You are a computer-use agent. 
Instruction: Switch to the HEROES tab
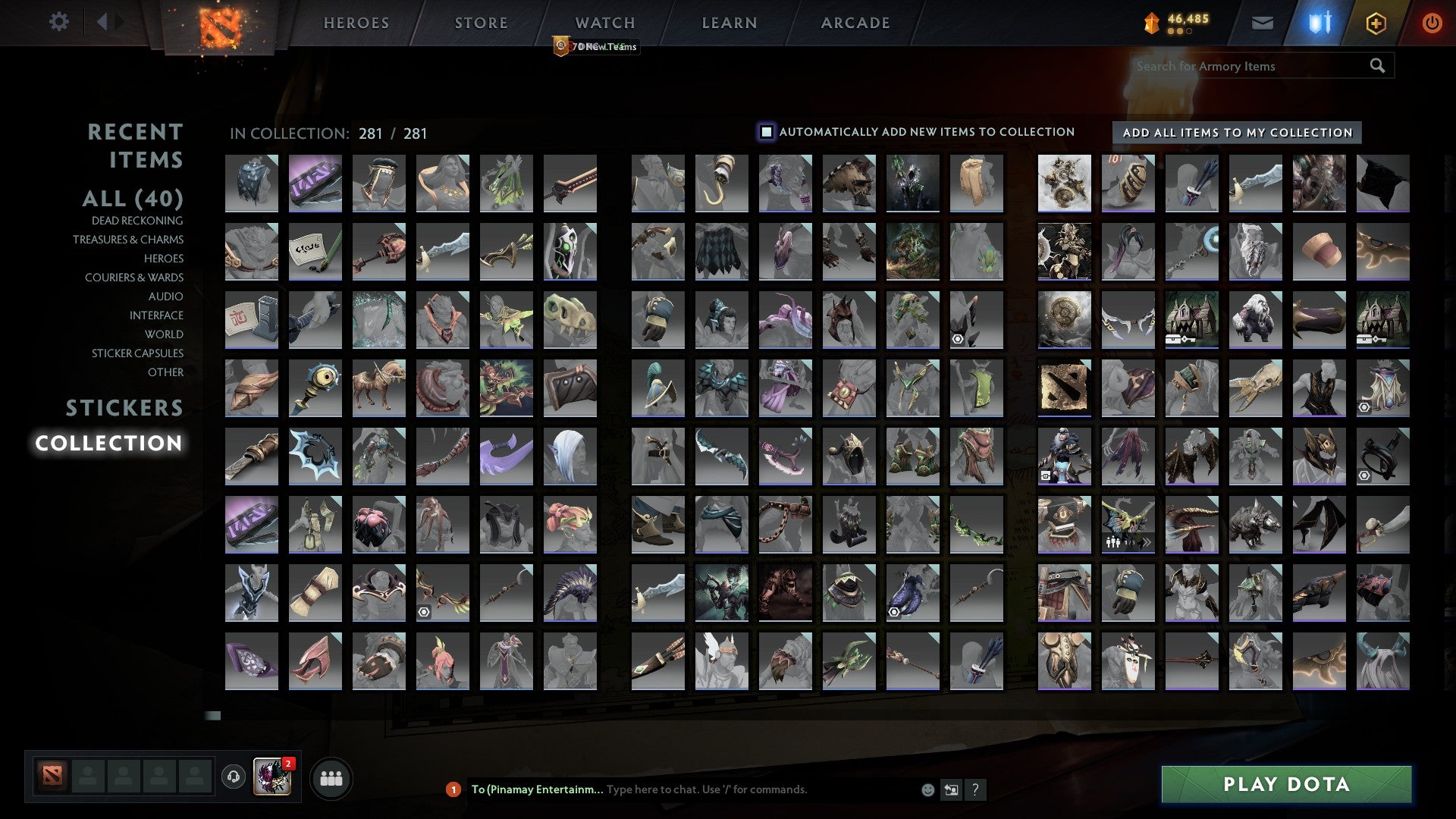point(356,23)
